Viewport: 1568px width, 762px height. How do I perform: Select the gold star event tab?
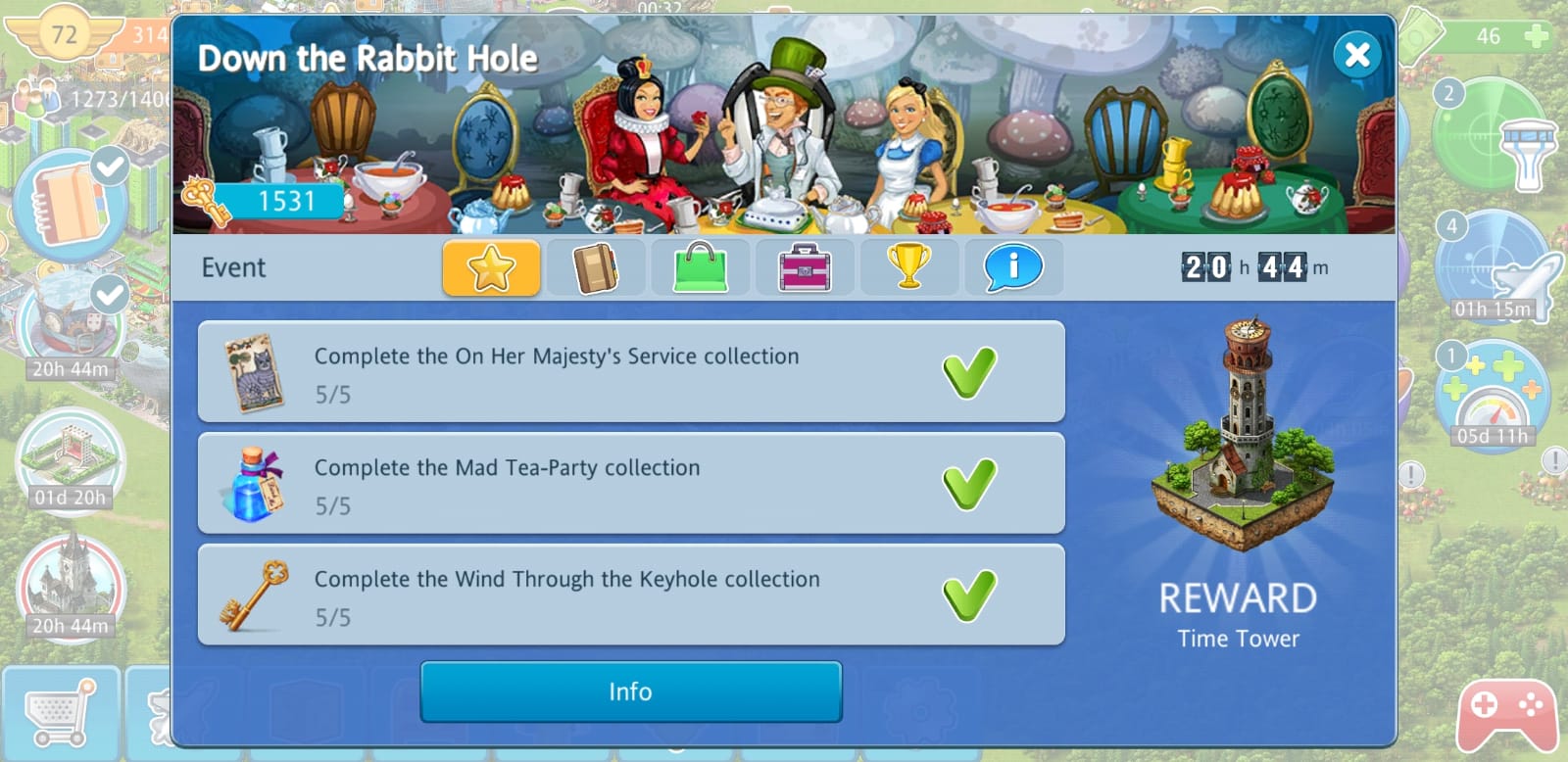tap(491, 267)
